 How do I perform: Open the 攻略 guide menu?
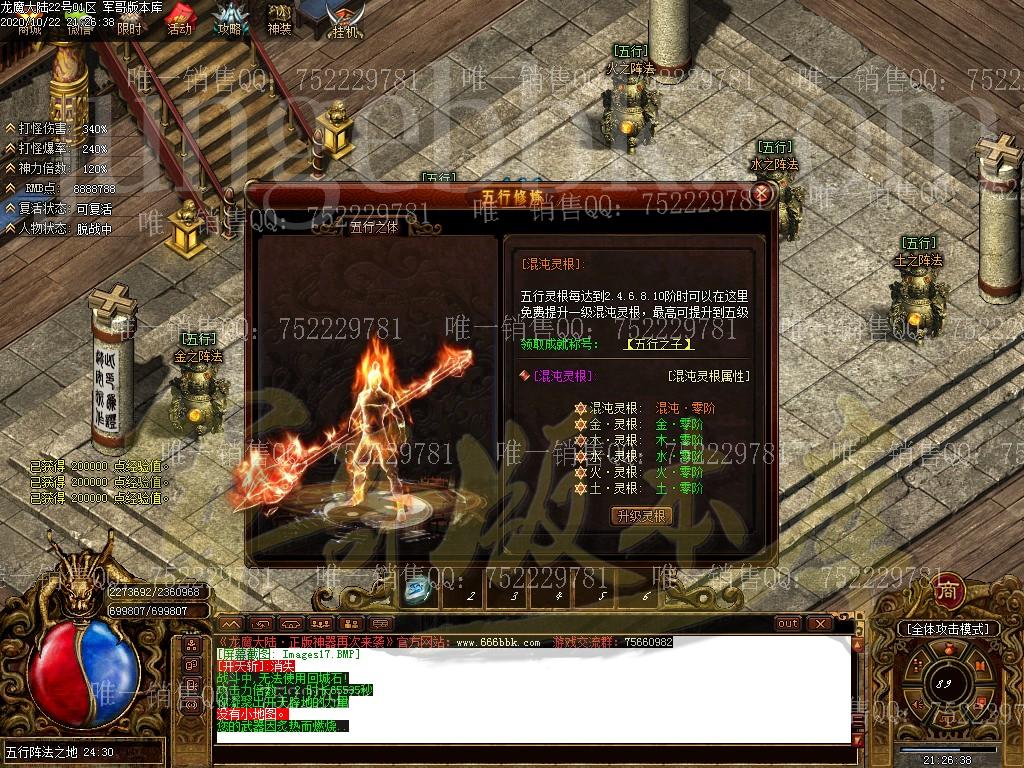point(231,18)
